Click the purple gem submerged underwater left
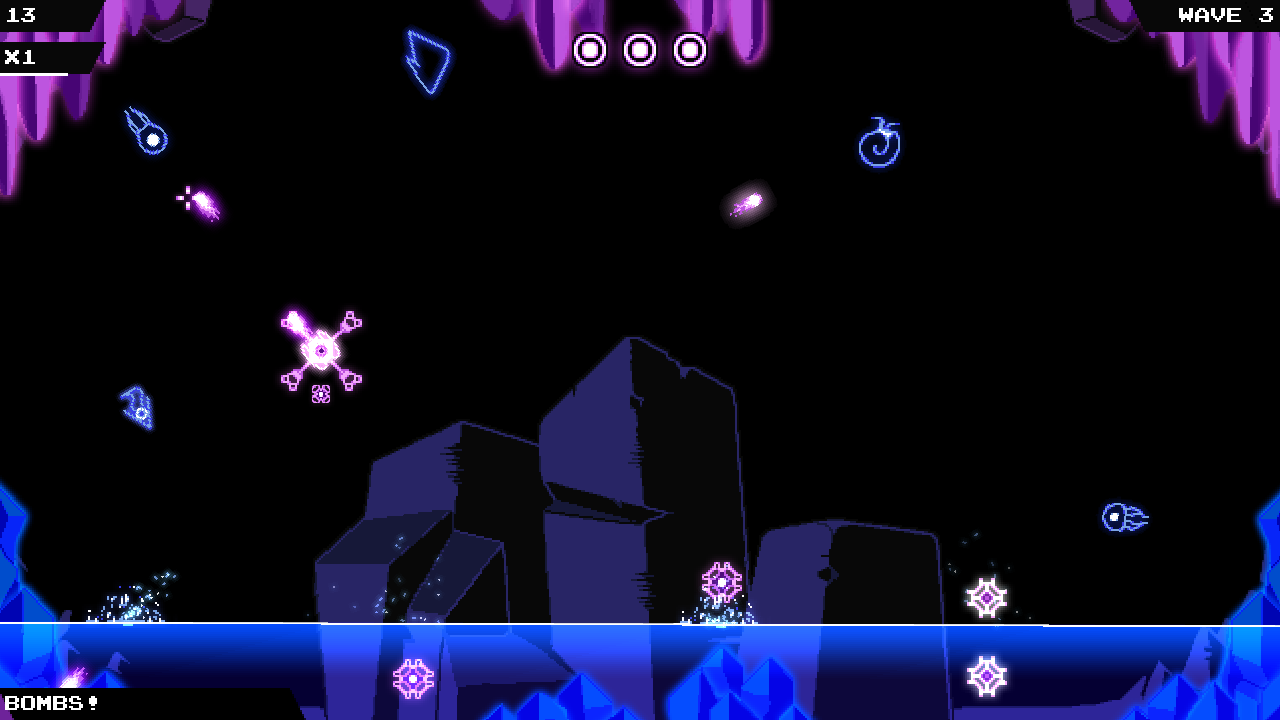Image resolution: width=1280 pixels, height=720 pixels. pyautogui.click(x=413, y=678)
